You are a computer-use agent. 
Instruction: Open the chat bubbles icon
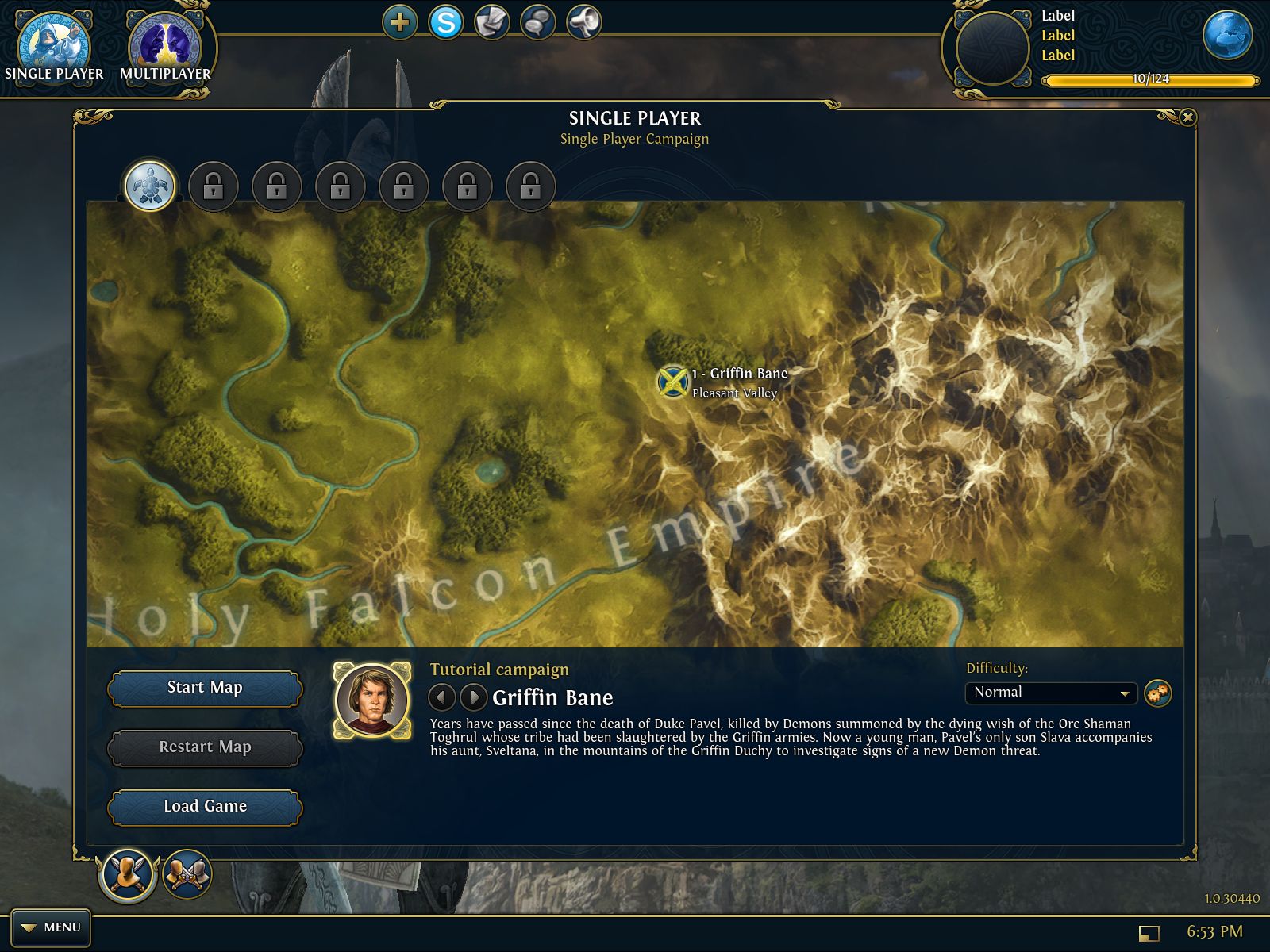(x=537, y=22)
